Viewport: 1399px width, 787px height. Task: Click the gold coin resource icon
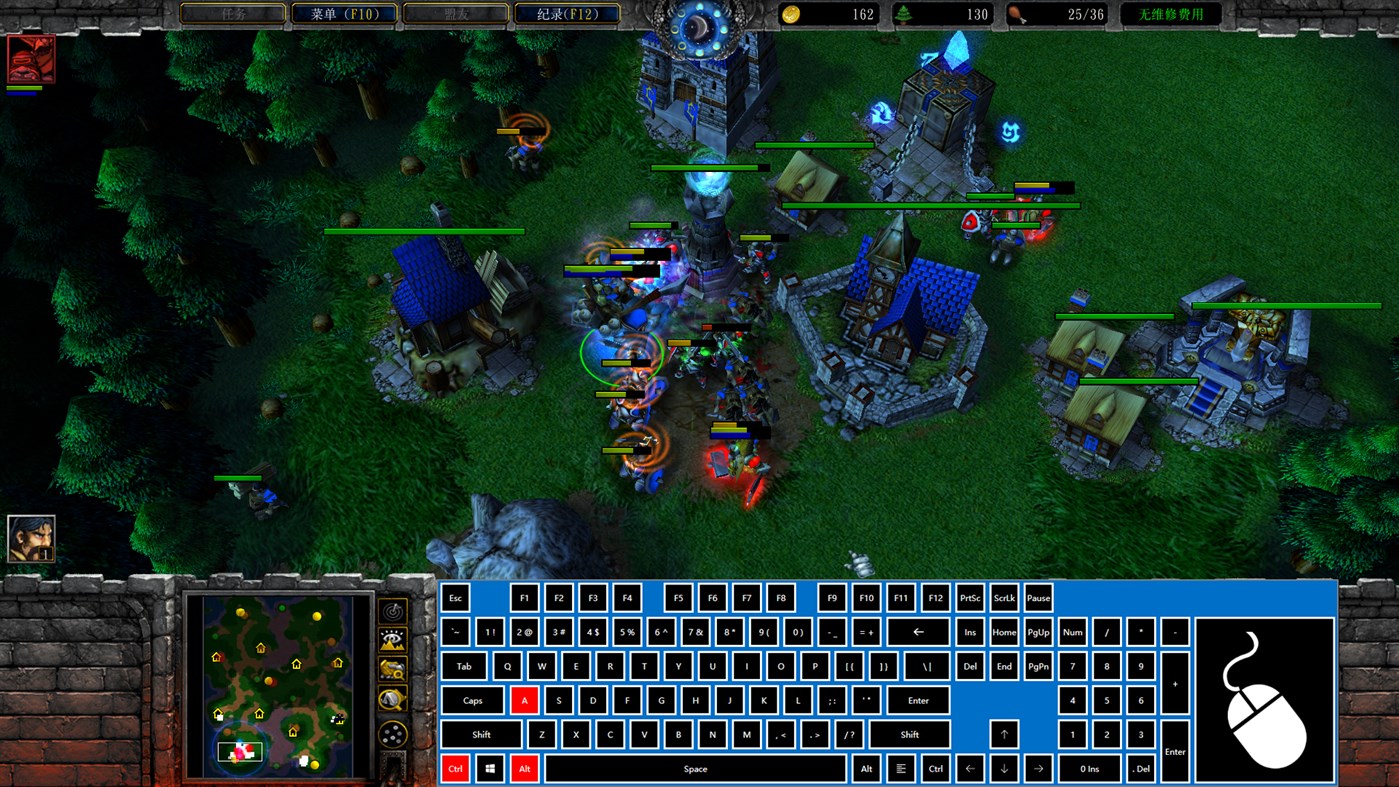point(791,14)
